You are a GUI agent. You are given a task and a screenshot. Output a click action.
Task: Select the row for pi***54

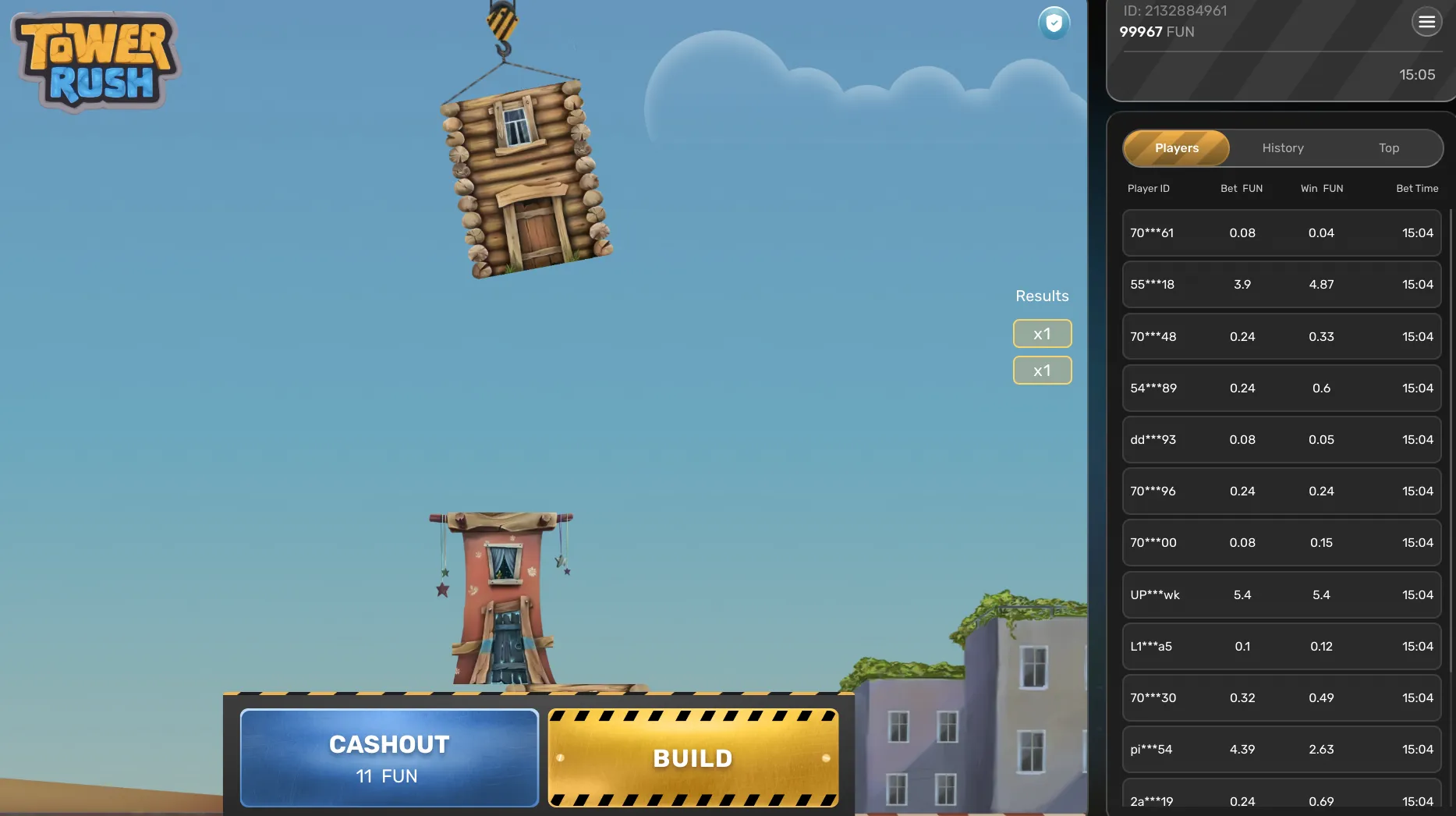(1281, 749)
